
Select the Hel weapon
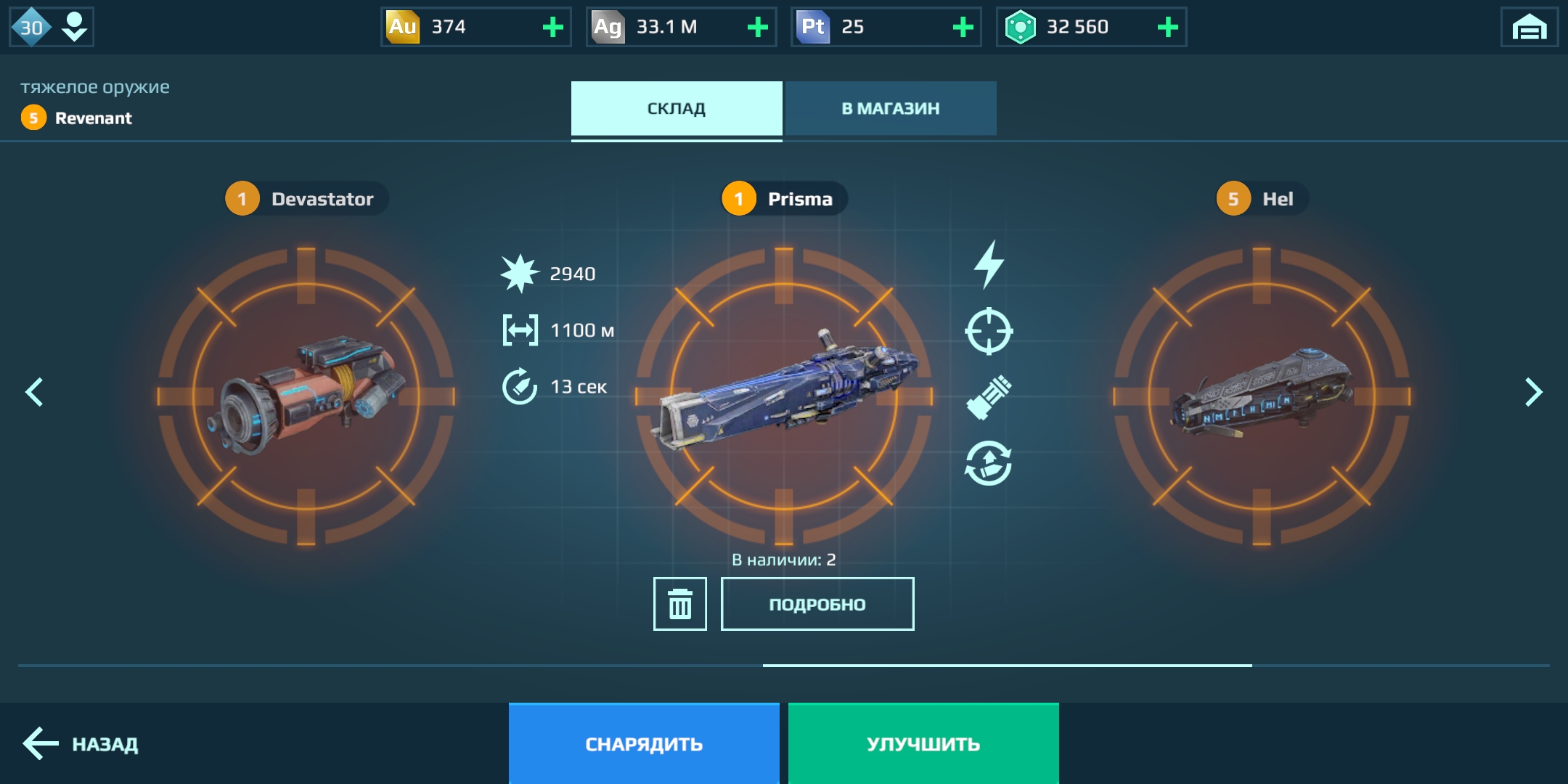pos(1261,396)
